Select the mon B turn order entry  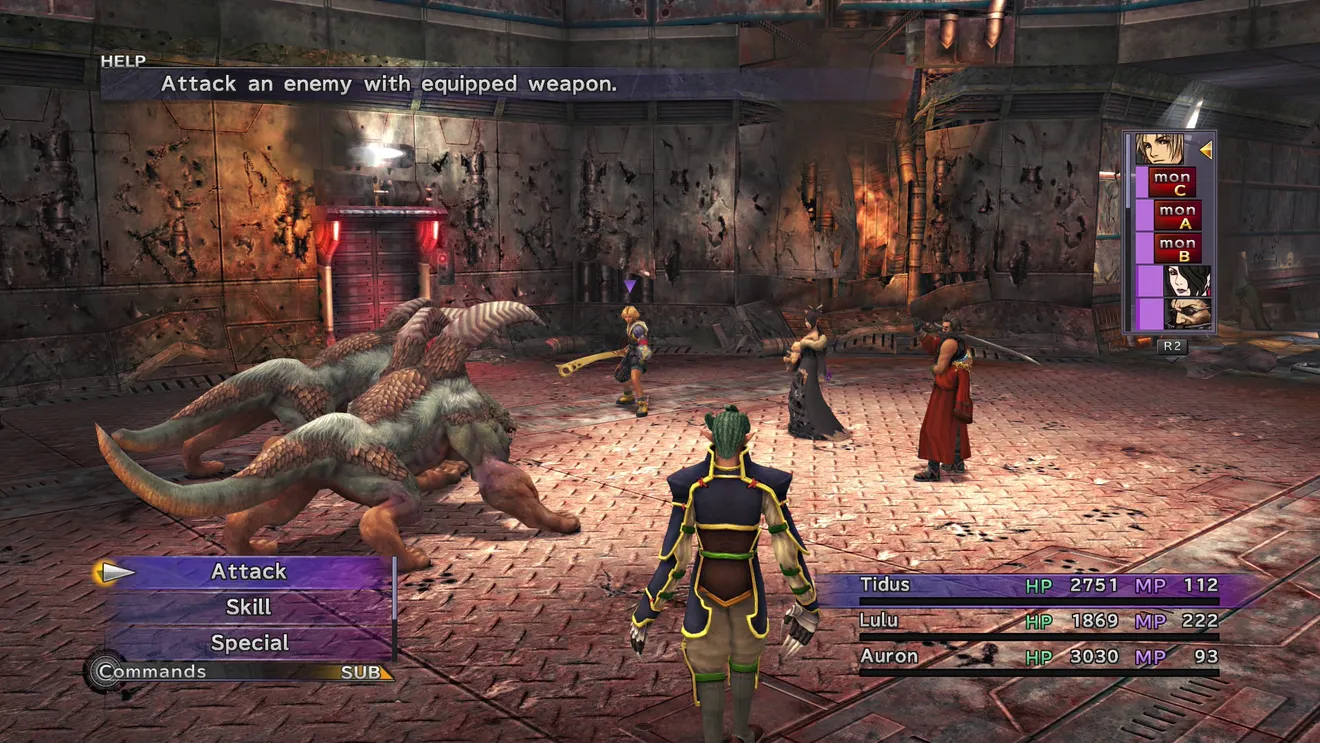(1178, 248)
